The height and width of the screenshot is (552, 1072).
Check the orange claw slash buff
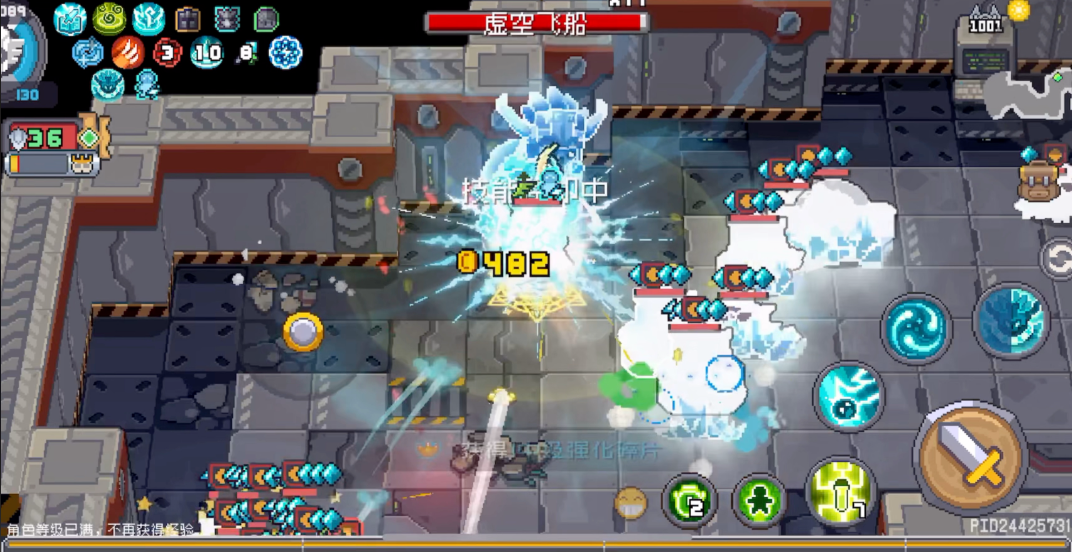tap(128, 51)
